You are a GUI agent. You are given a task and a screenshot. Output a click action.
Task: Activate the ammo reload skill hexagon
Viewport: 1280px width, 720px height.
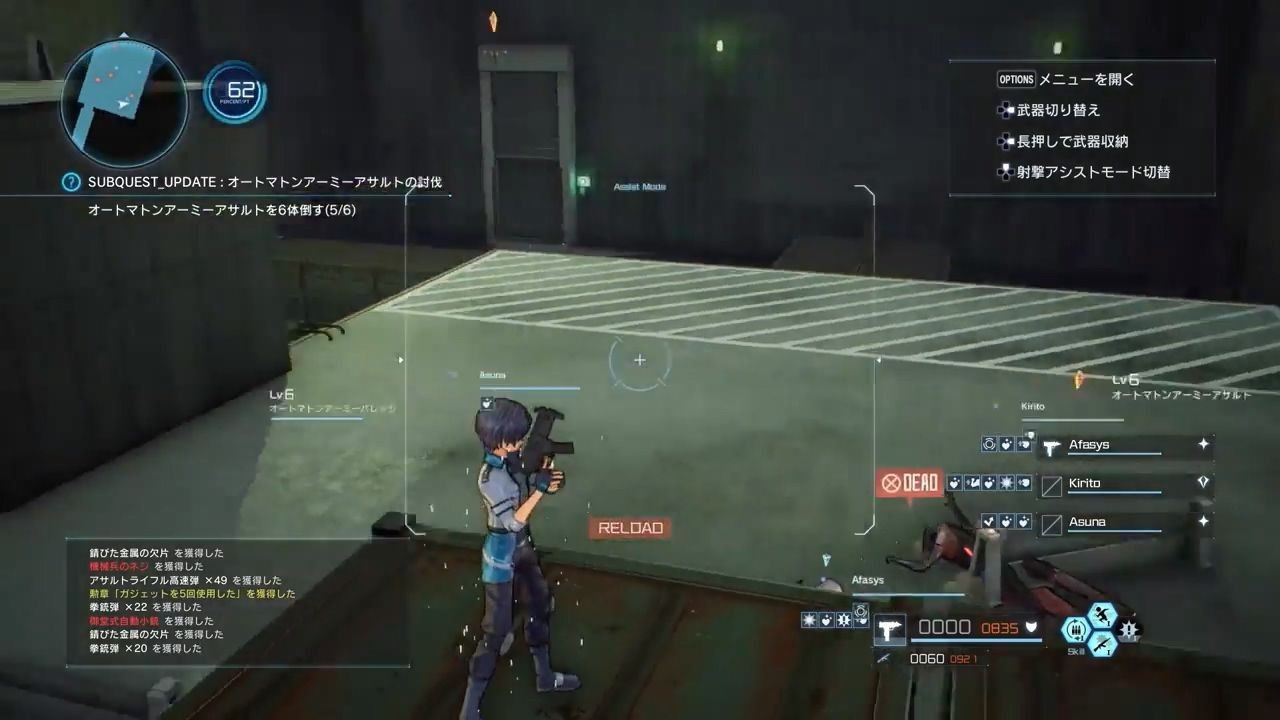(x=1075, y=630)
